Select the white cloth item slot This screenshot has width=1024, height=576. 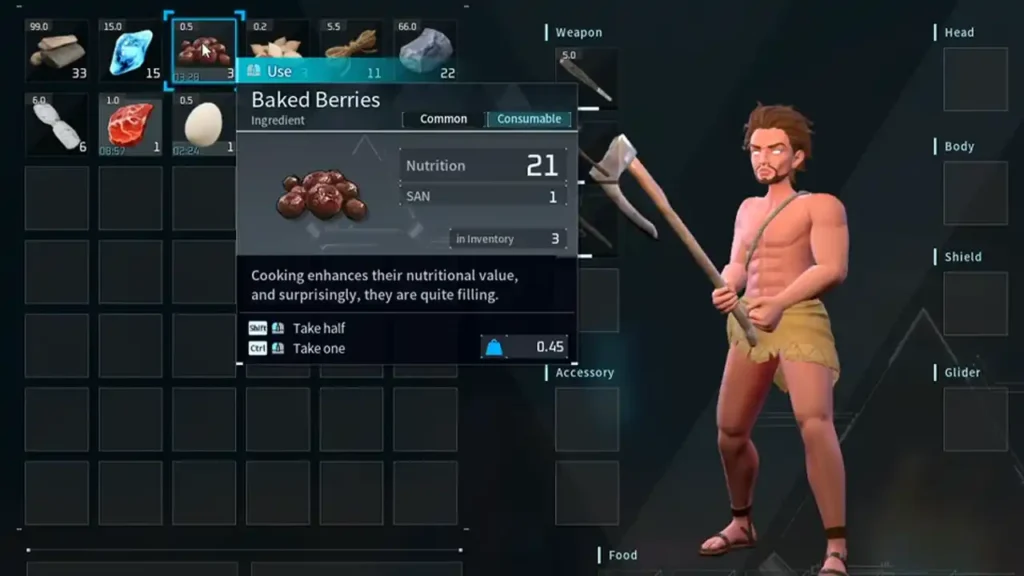(x=58, y=124)
